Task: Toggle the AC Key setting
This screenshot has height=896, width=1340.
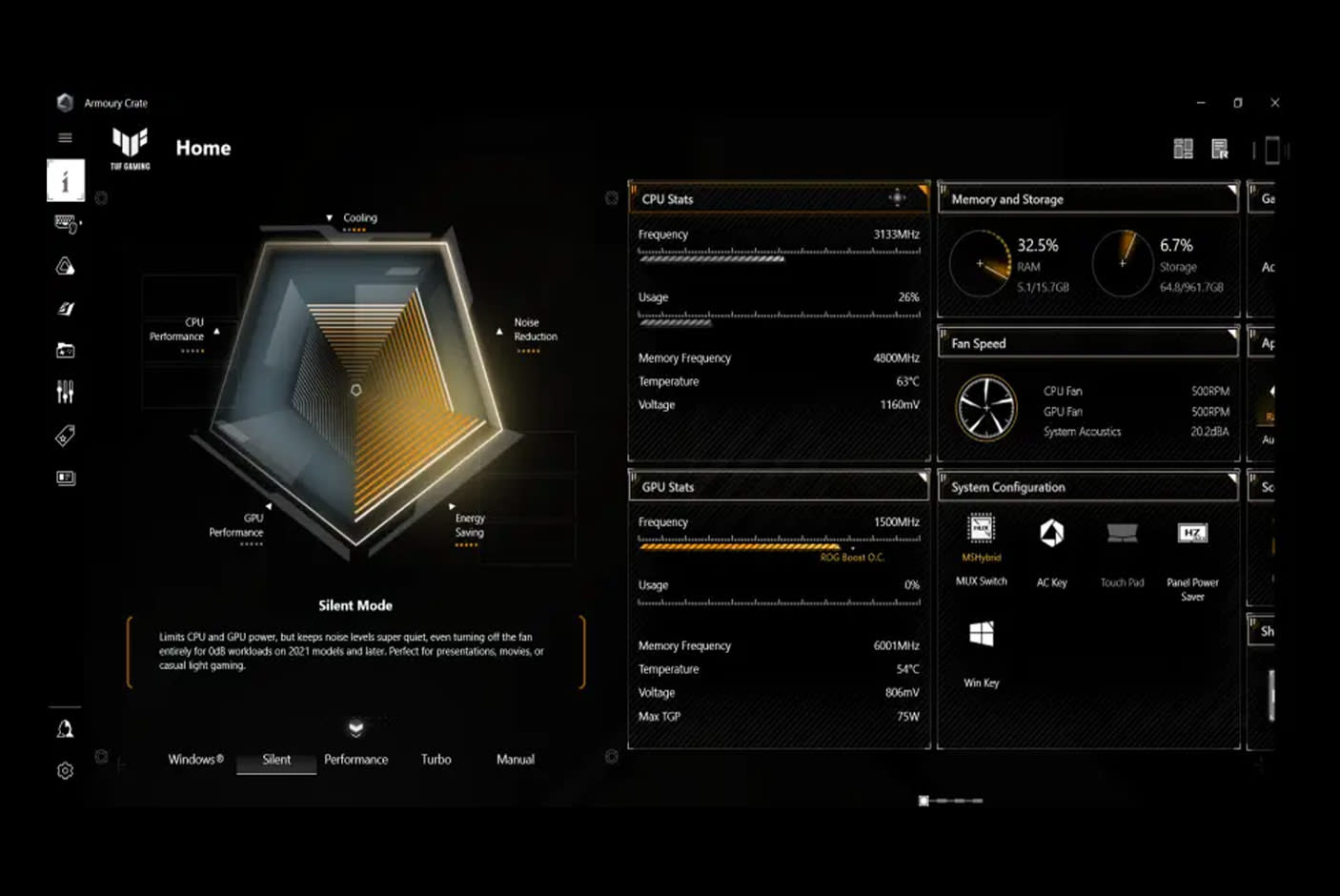Action: tap(1051, 534)
